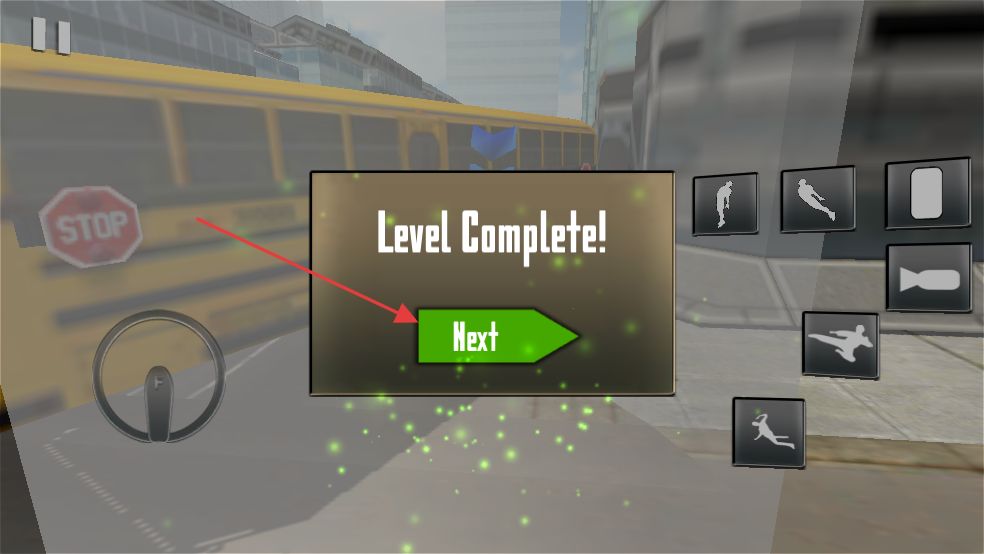Fire the missile bomb button
Screen dimensions: 984x554
pyautogui.click(x=928, y=277)
